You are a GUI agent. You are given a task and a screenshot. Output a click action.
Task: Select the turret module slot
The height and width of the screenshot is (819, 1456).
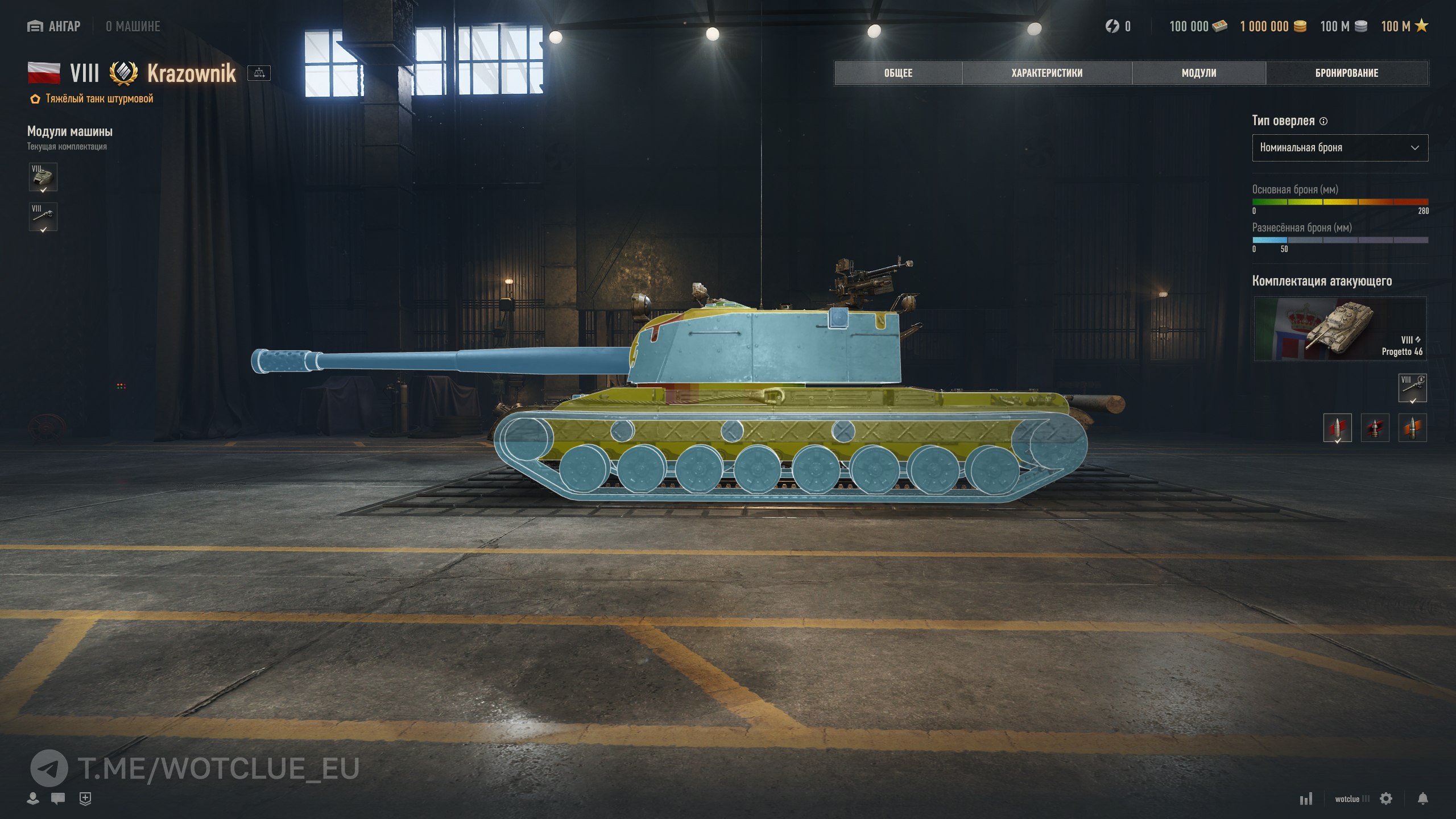click(x=43, y=177)
